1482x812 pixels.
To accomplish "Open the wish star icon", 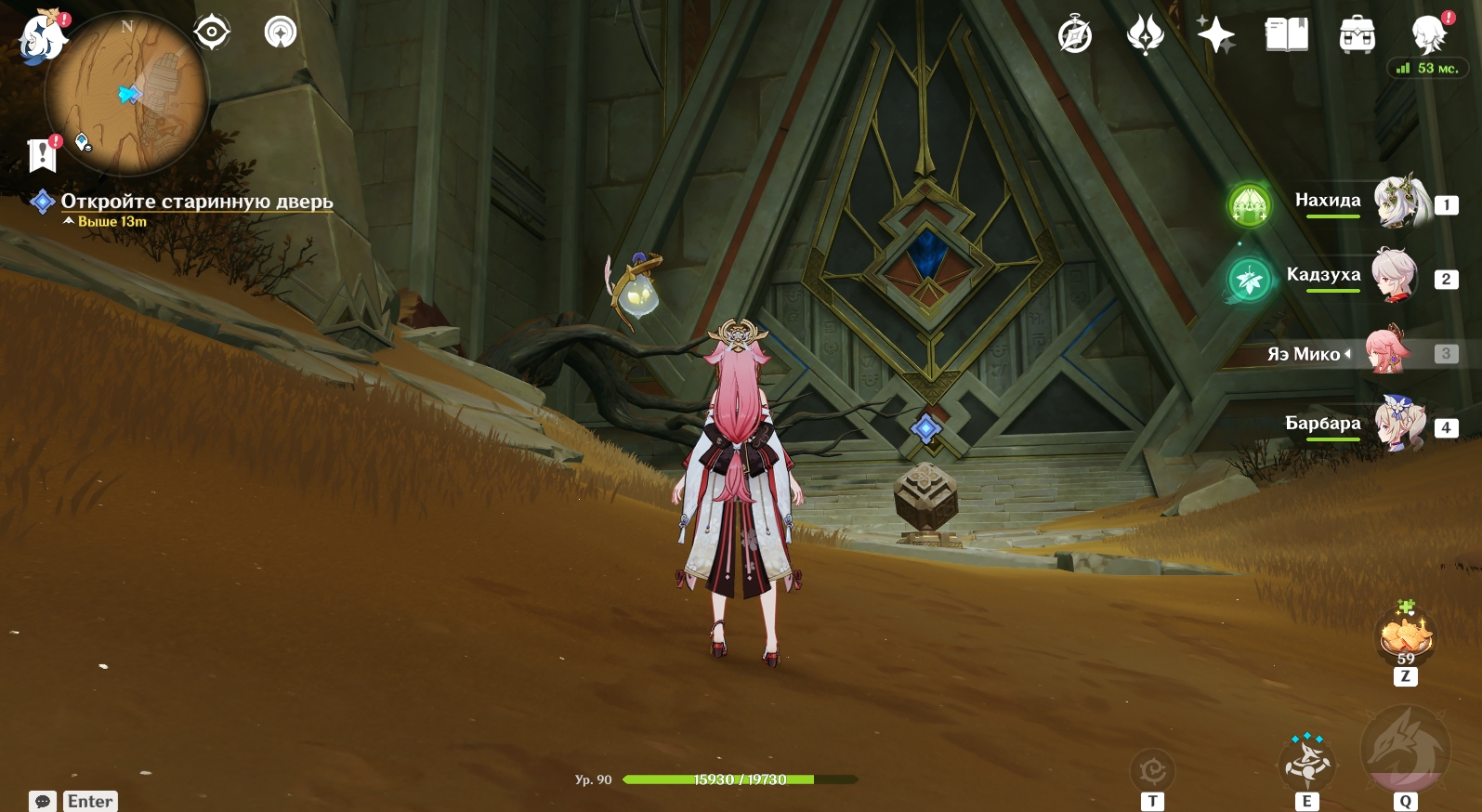I will [x=1215, y=35].
